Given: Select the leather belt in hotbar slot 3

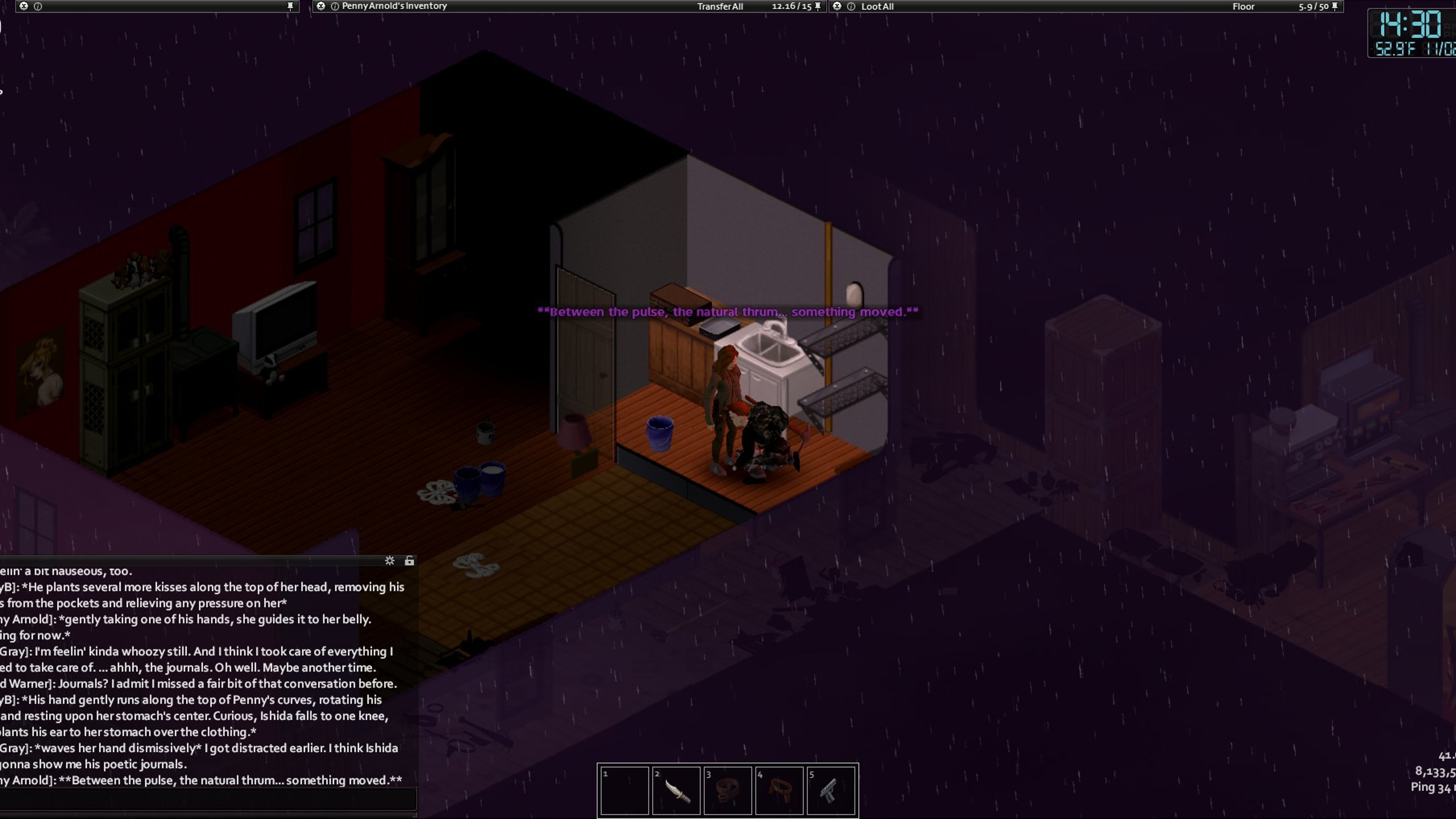Looking at the screenshot, I should click(x=728, y=790).
